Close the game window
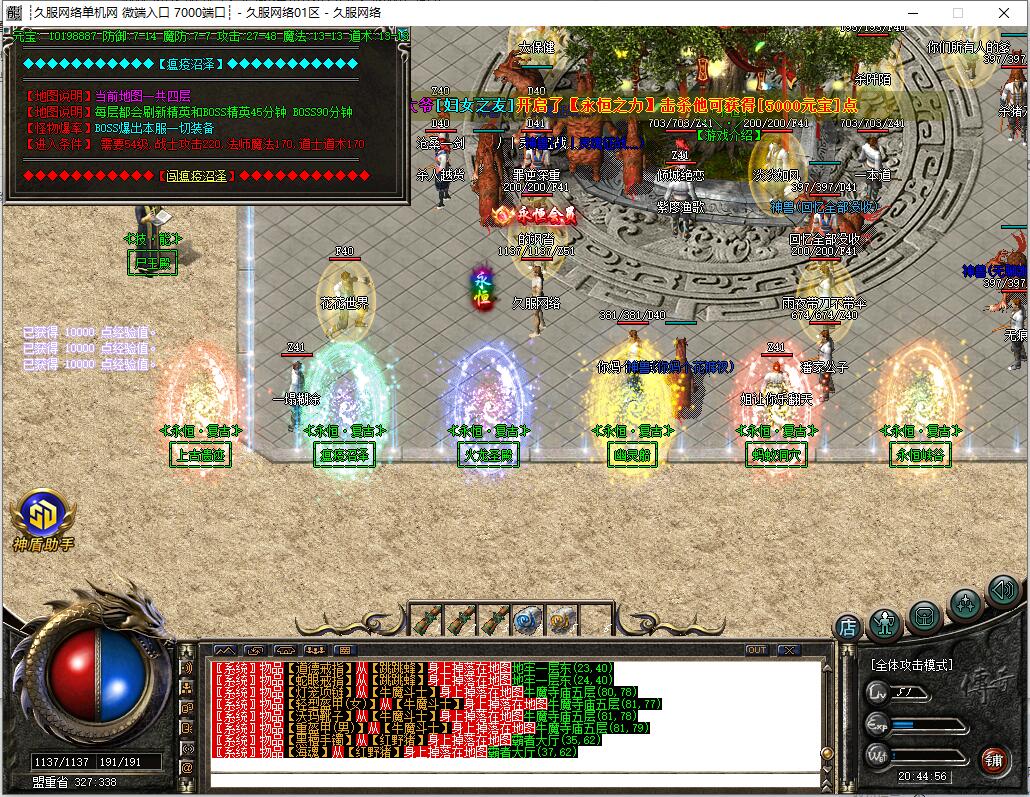This screenshot has height=797, width=1030. (x=1003, y=13)
